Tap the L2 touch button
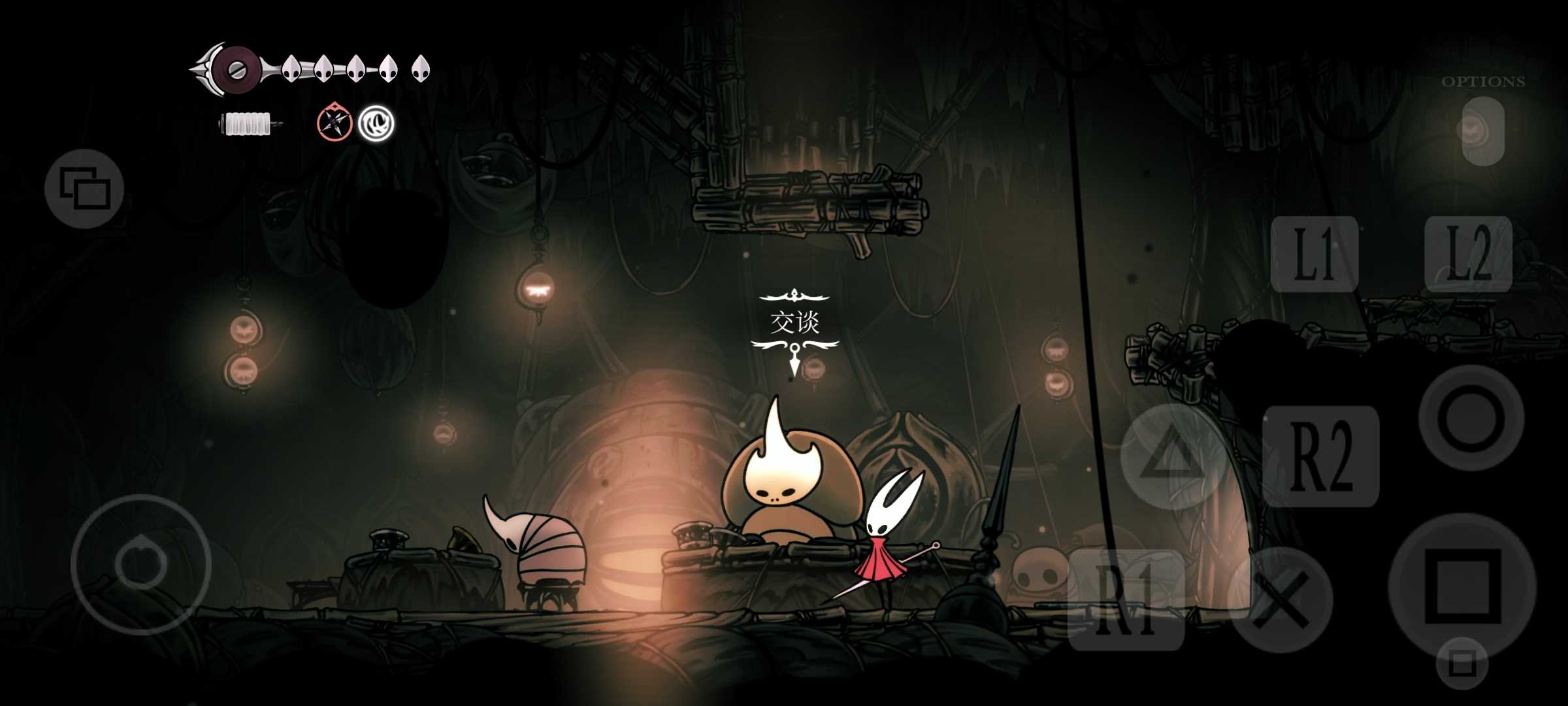1568x706 pixels. [1468, 254]
